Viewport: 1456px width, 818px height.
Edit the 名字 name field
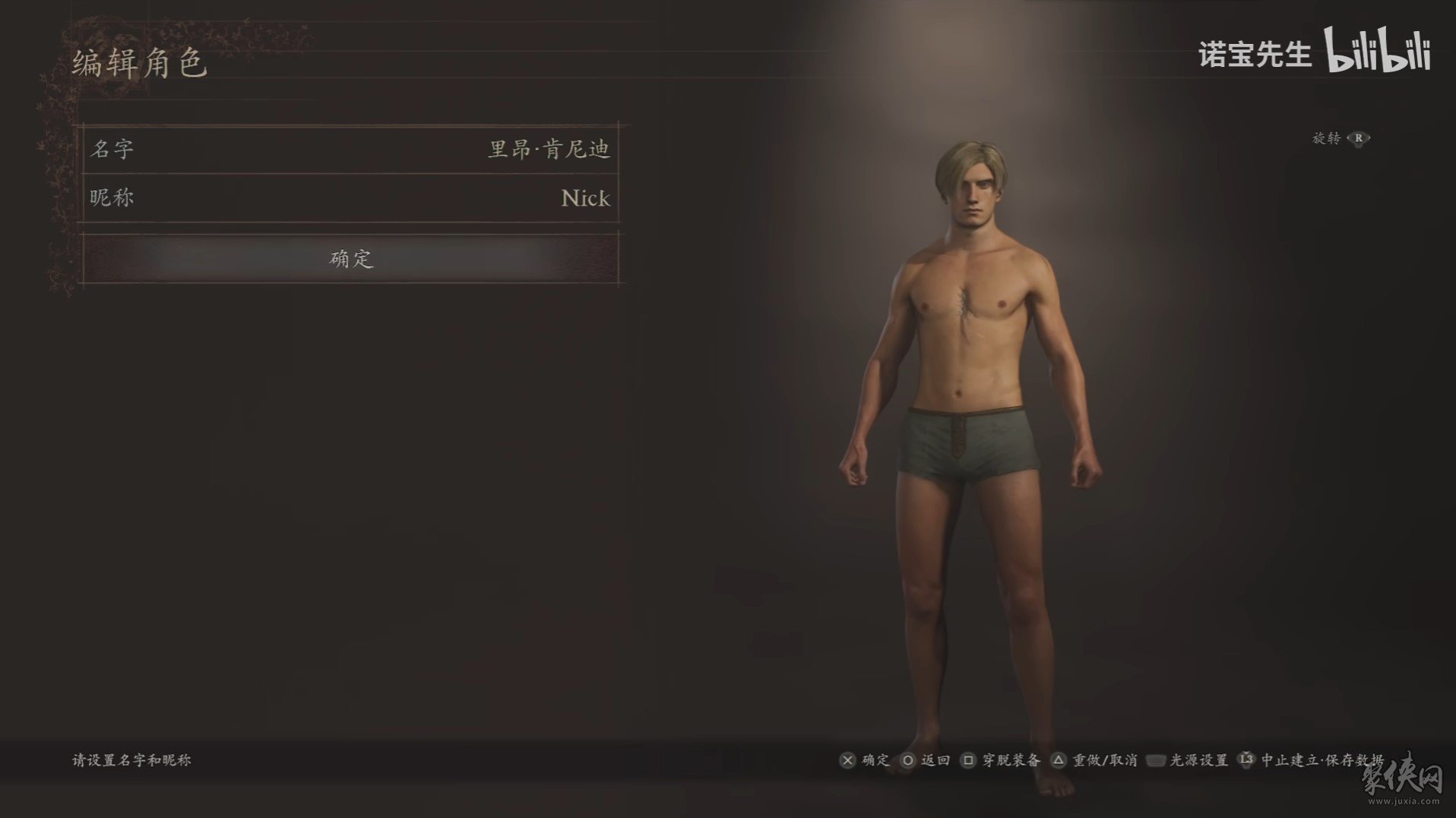(350, 149)
